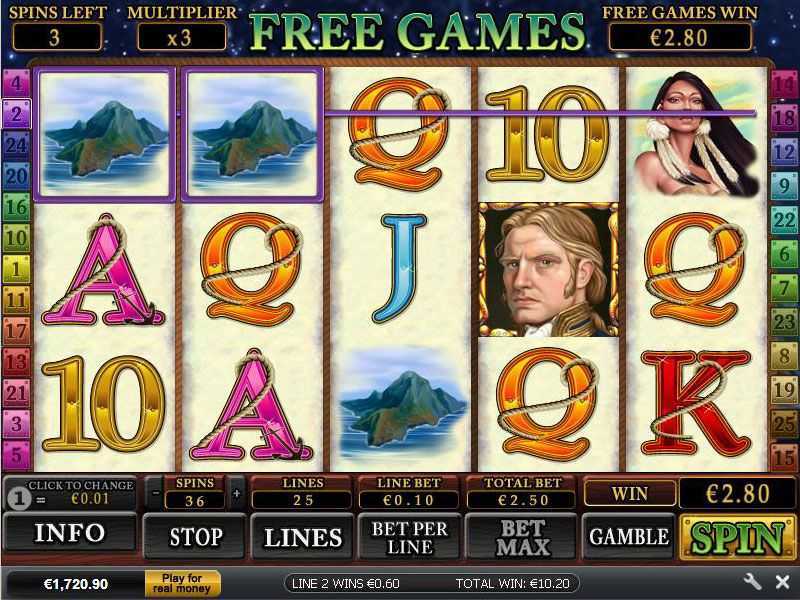Decrease auto spins with minus button
800x600 pixels.
[155, 493]
